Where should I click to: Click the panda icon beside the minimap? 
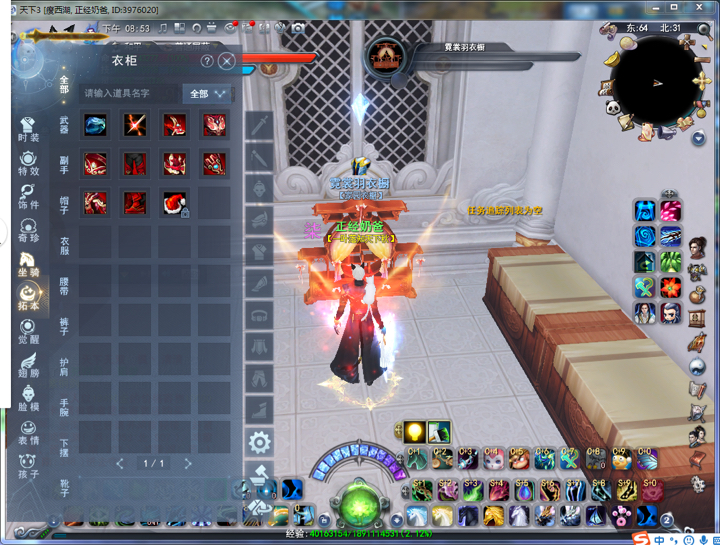coord(612,107)
